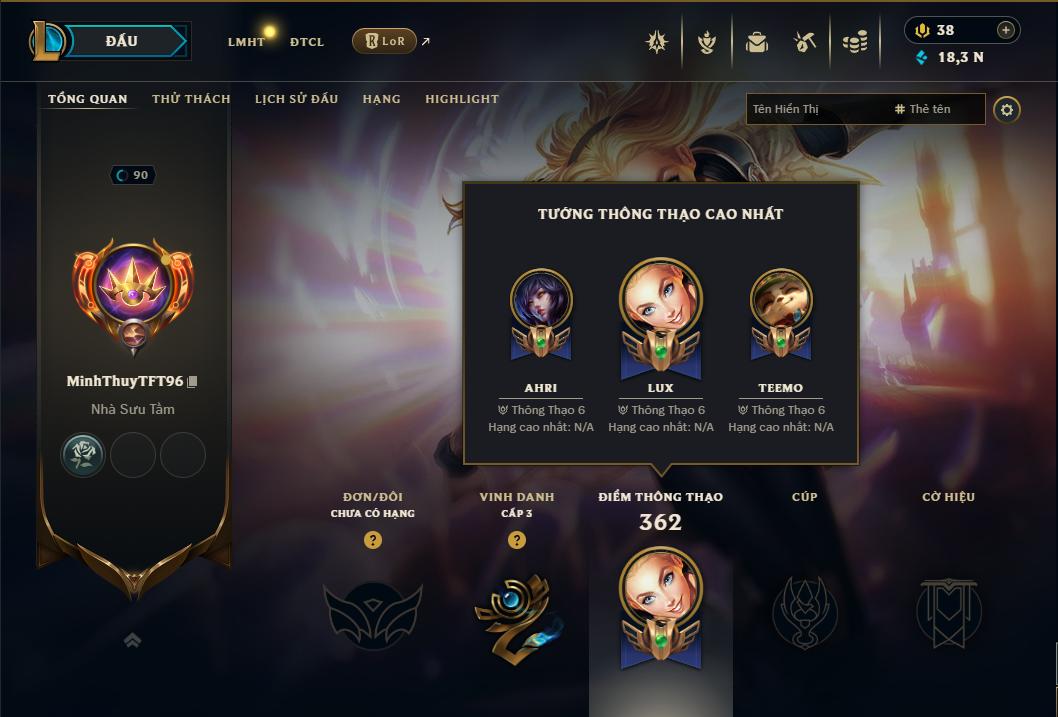Click the Tên Hiển Thị search field

point(815,109)
